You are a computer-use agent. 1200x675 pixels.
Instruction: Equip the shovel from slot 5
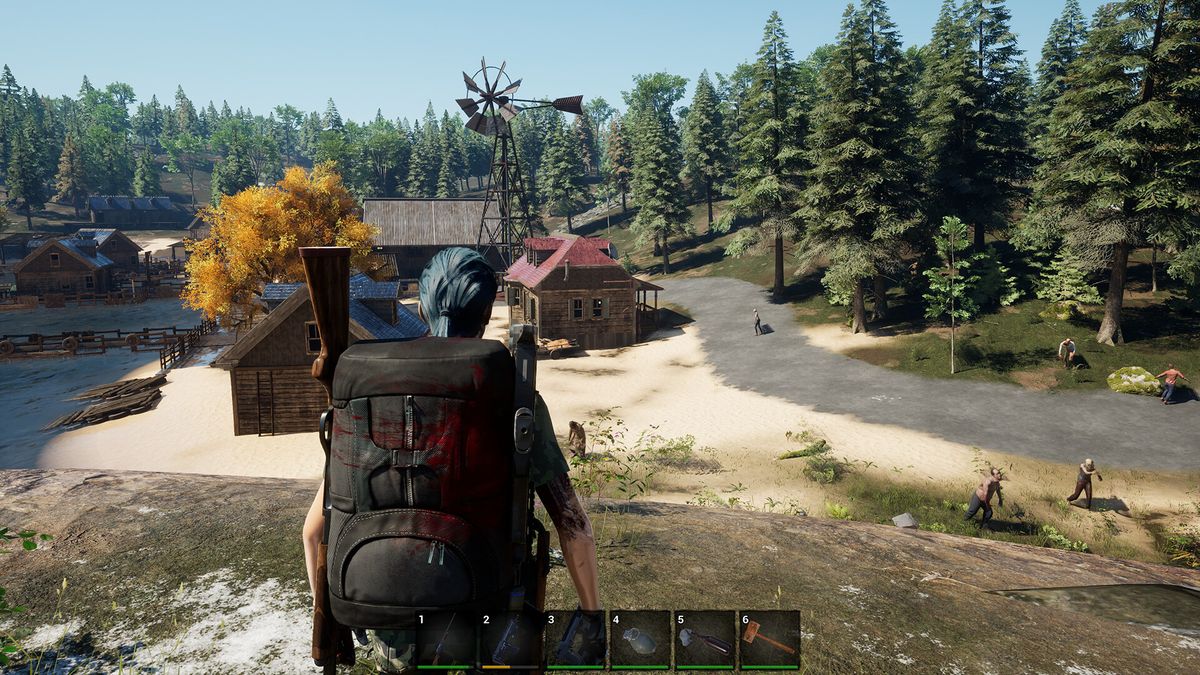click(x=705, y=640)
